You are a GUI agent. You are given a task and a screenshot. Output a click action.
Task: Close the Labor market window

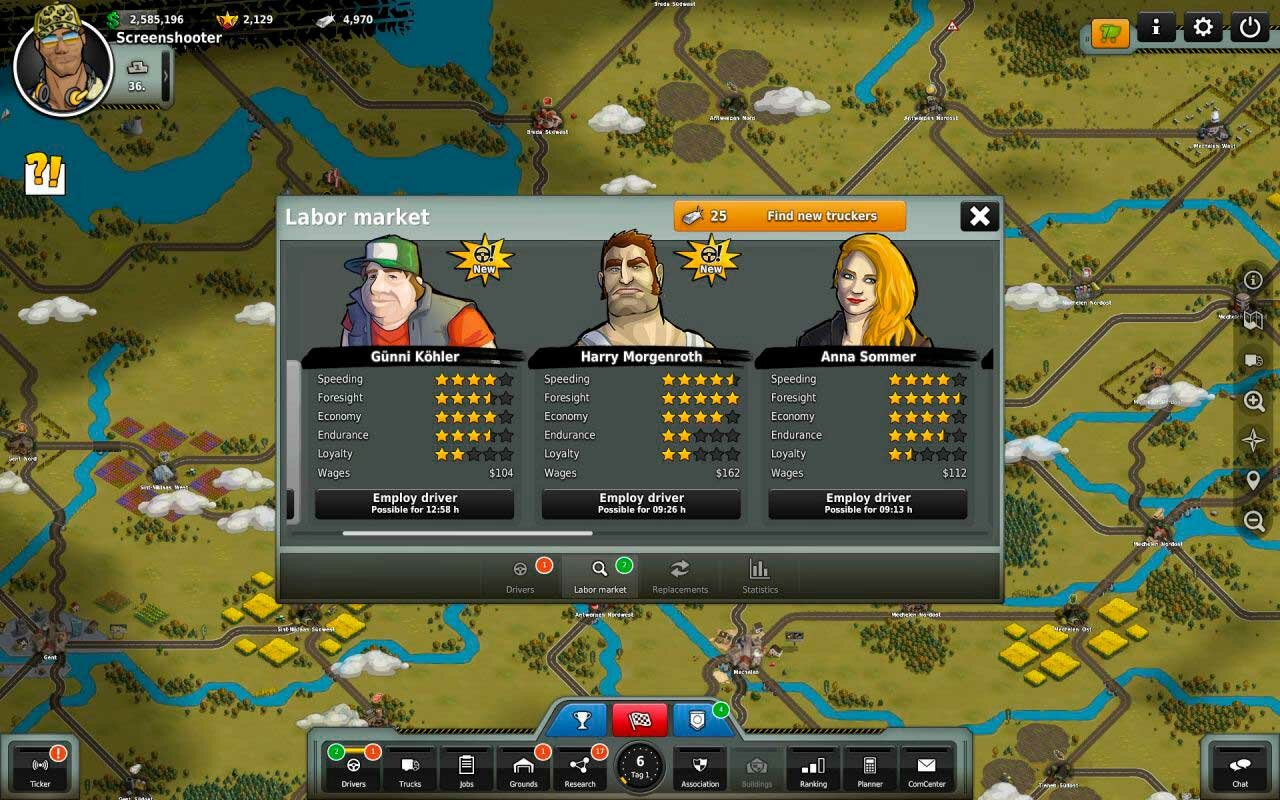(x=980, y=216)
